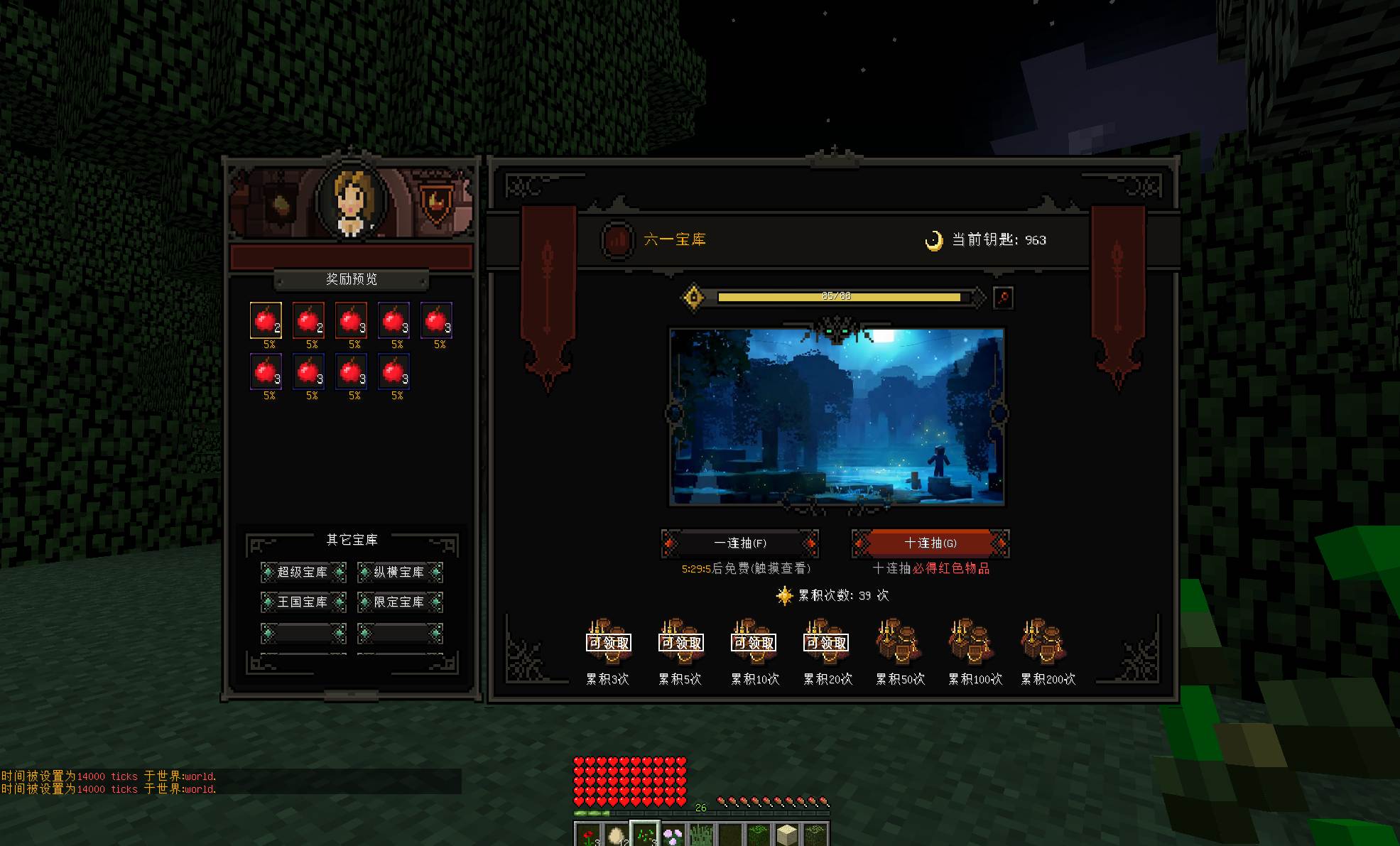Click the 一连抽 single draw button
Screen dimensions: 1400x846
pos(739,543)
